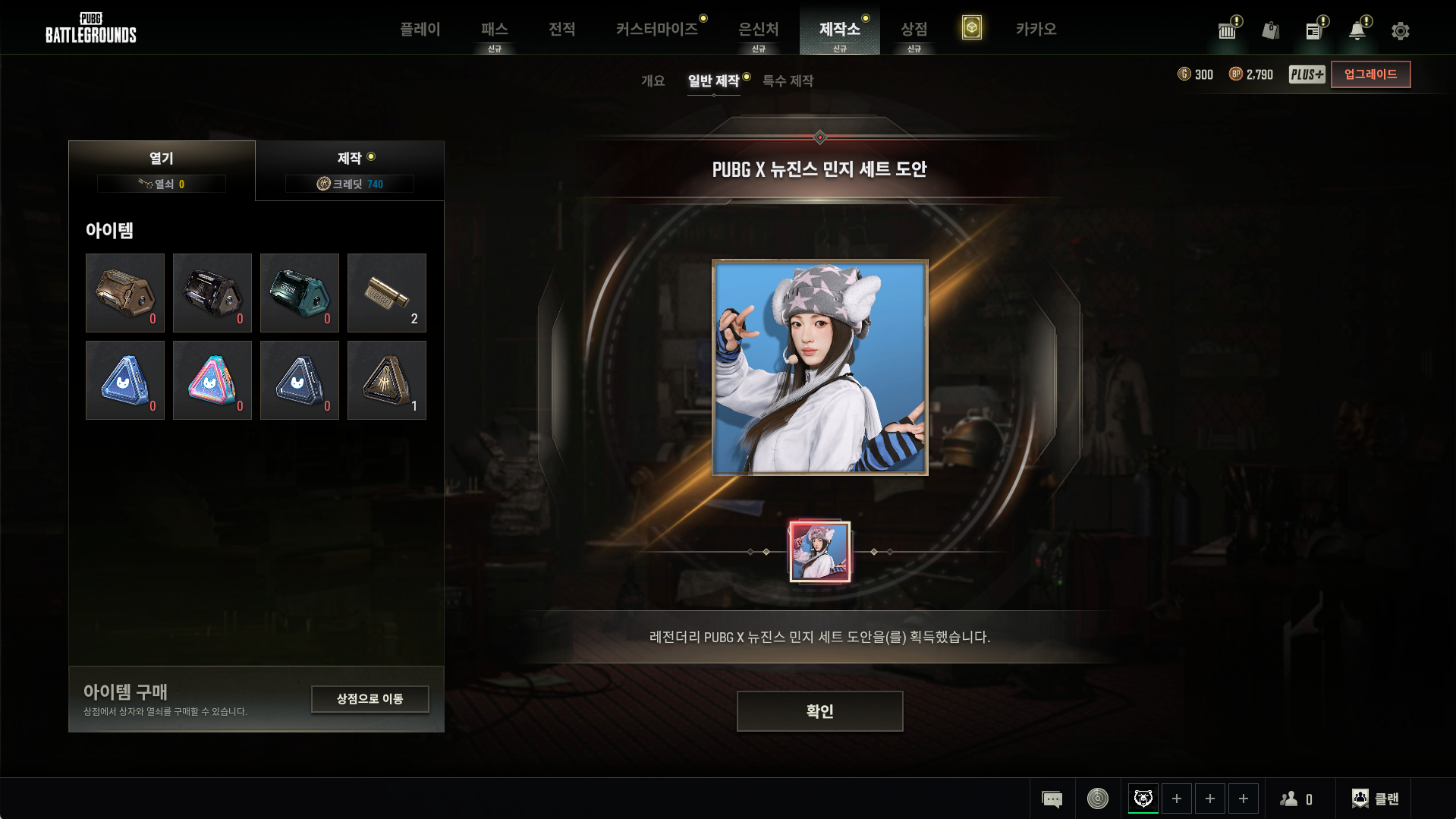Switch to the 제작 crafting tab

tap(350, 170)
